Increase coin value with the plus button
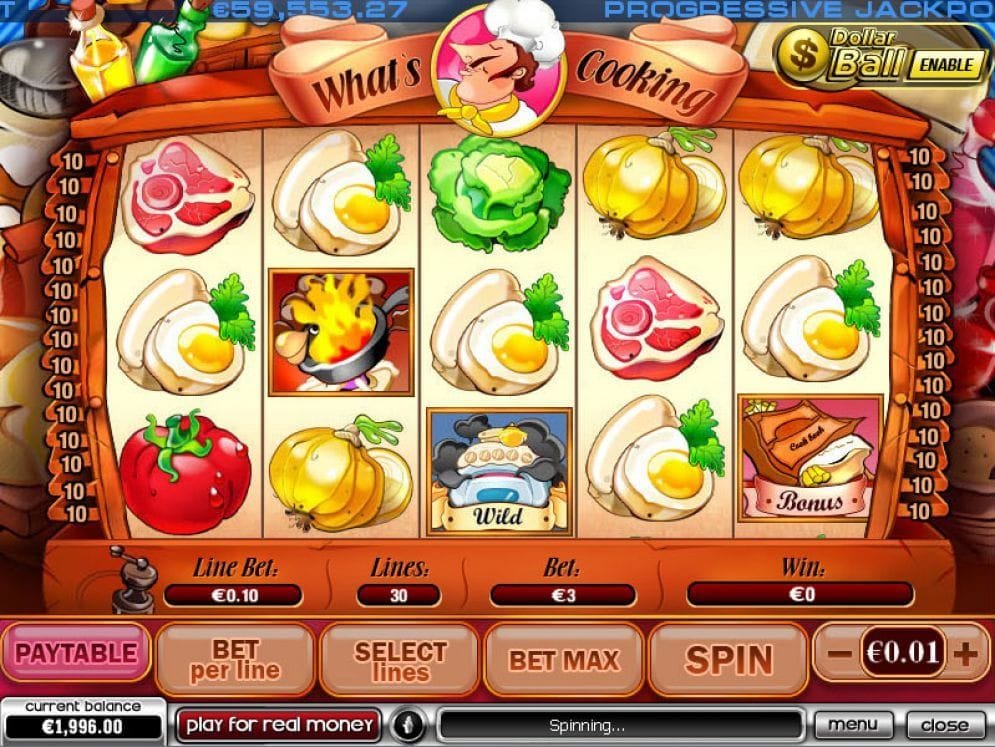This screenshot has height=747, width=995. click(x=965, y=655)
